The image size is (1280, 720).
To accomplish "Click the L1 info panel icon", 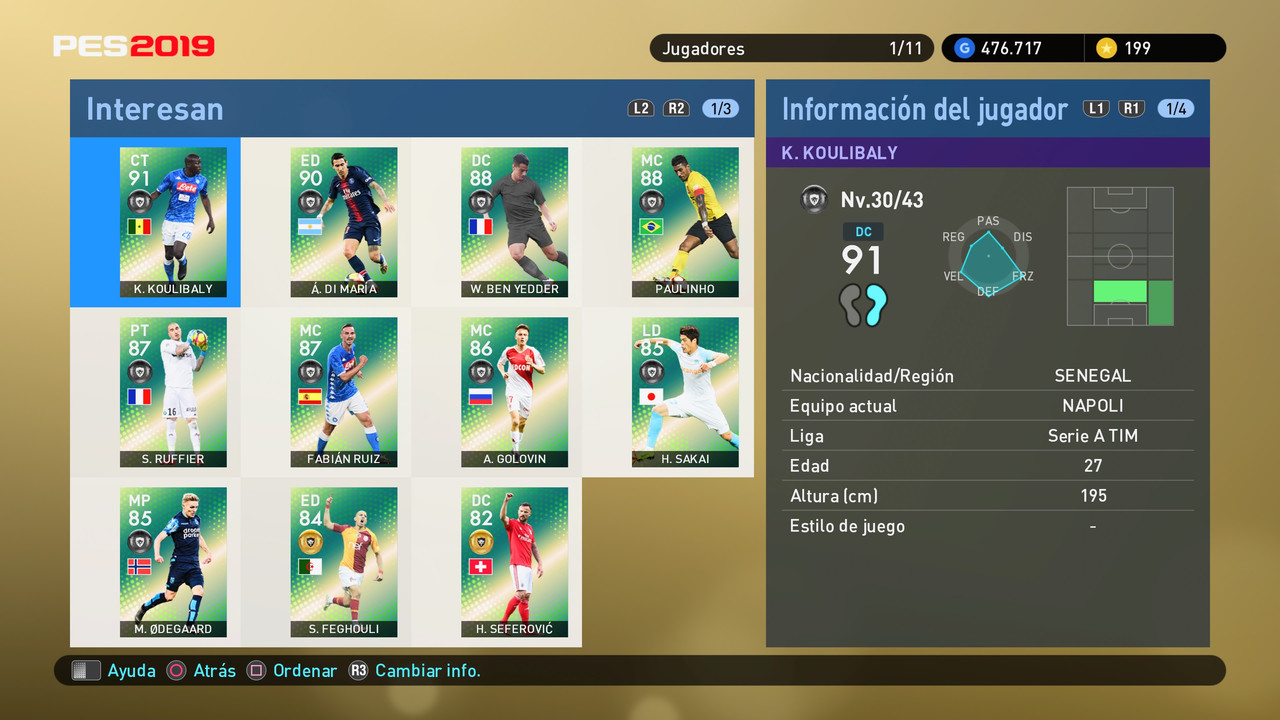I will [x=1096, y=109].
